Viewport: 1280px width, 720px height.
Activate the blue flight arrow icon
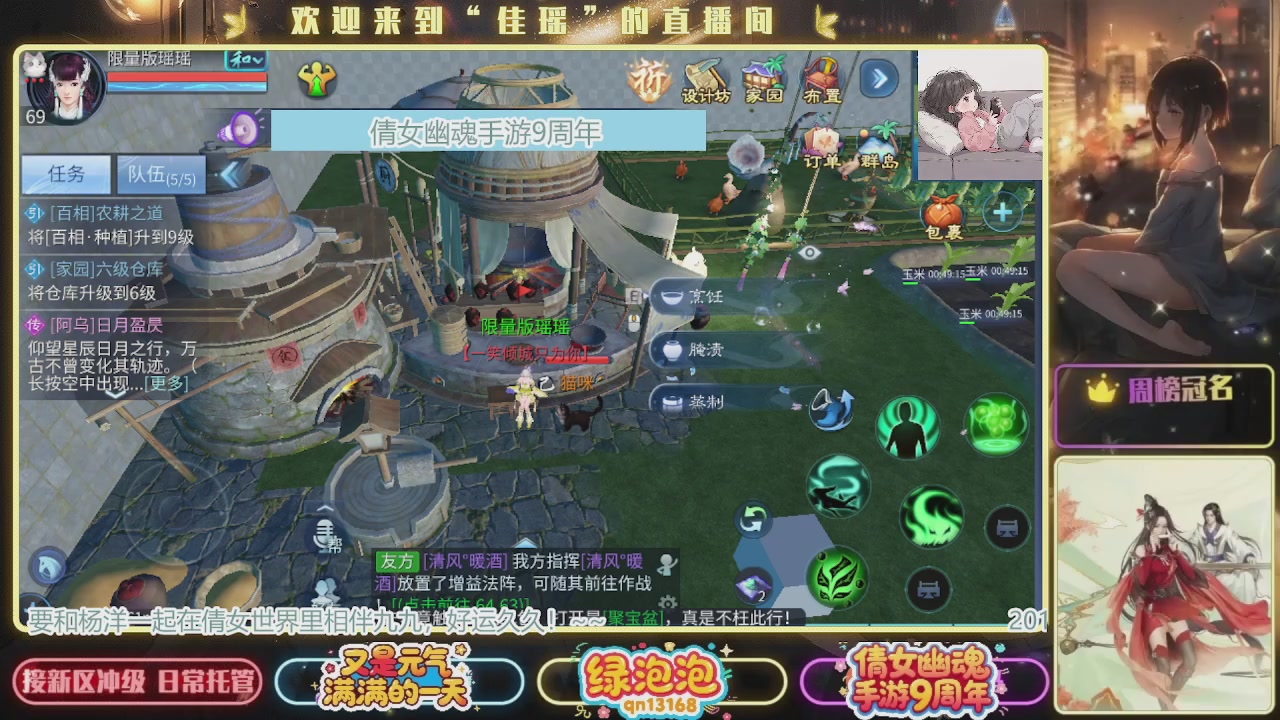coord(834,411)
